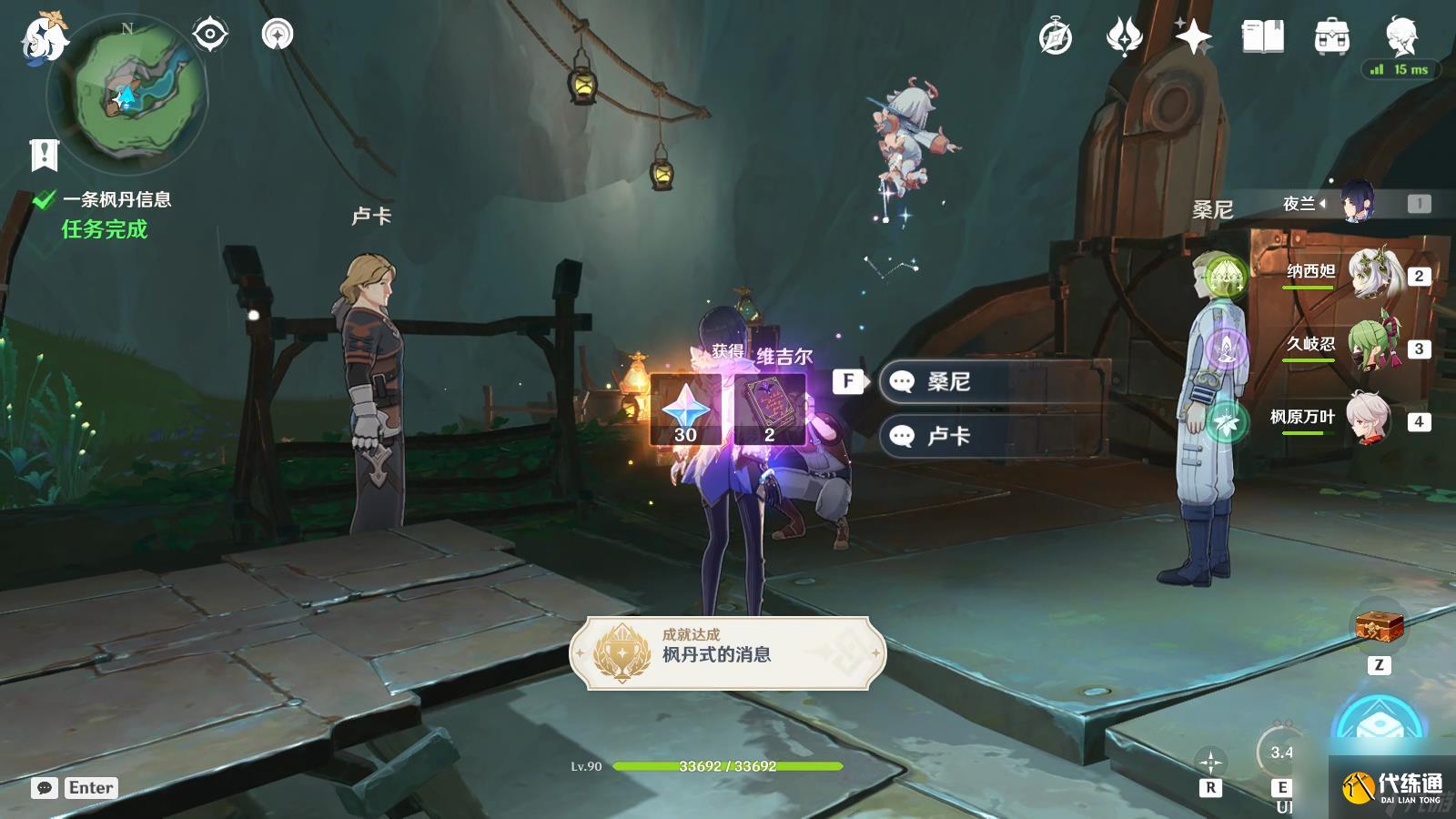Image resolution: width=1456 pixels, height=819 pixels.
Task: Select active character 夜兰 in party list
Action: (x=1356, y=203)
